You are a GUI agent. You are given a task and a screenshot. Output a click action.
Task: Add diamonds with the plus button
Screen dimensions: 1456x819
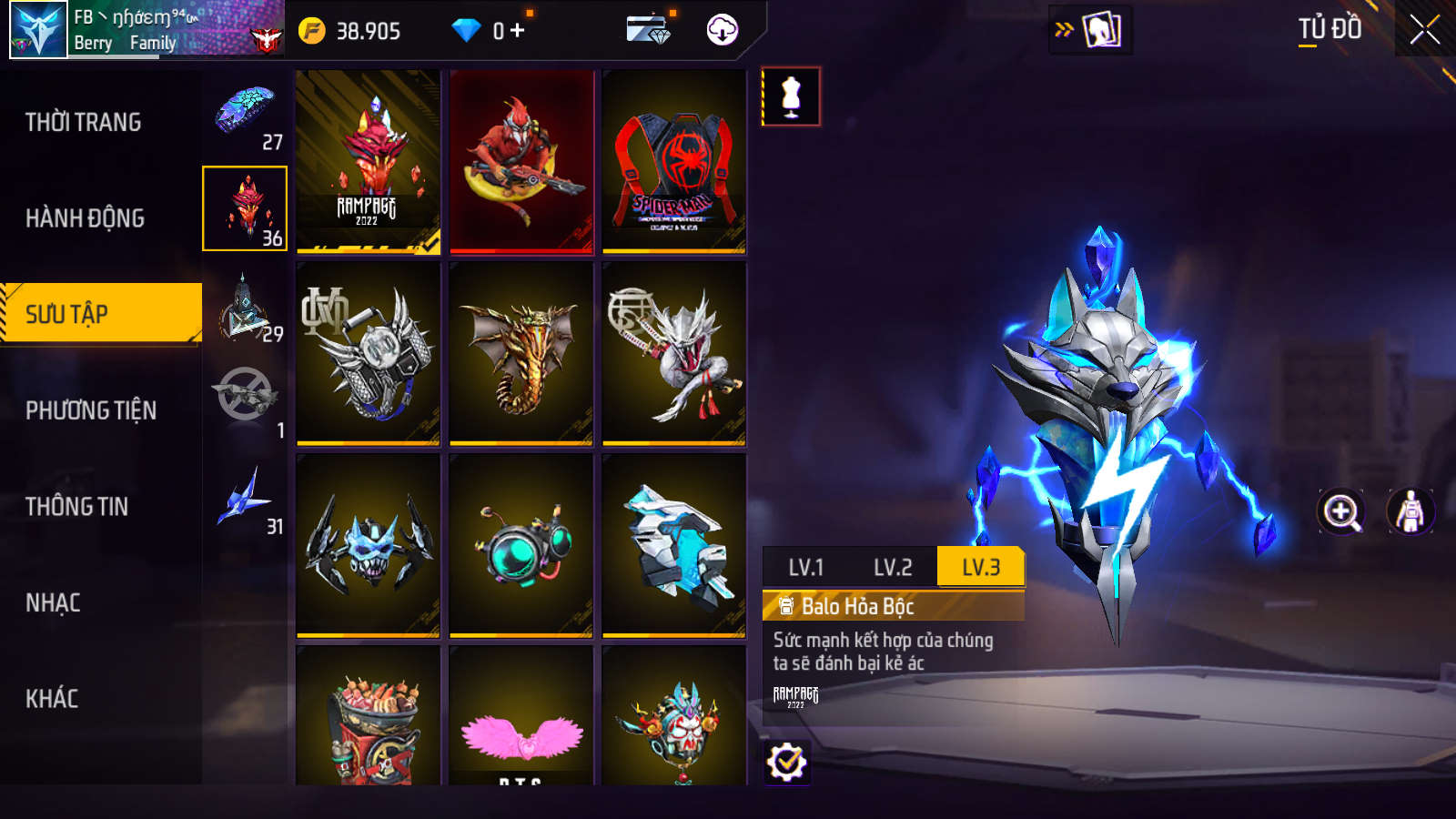click(518, 31)
